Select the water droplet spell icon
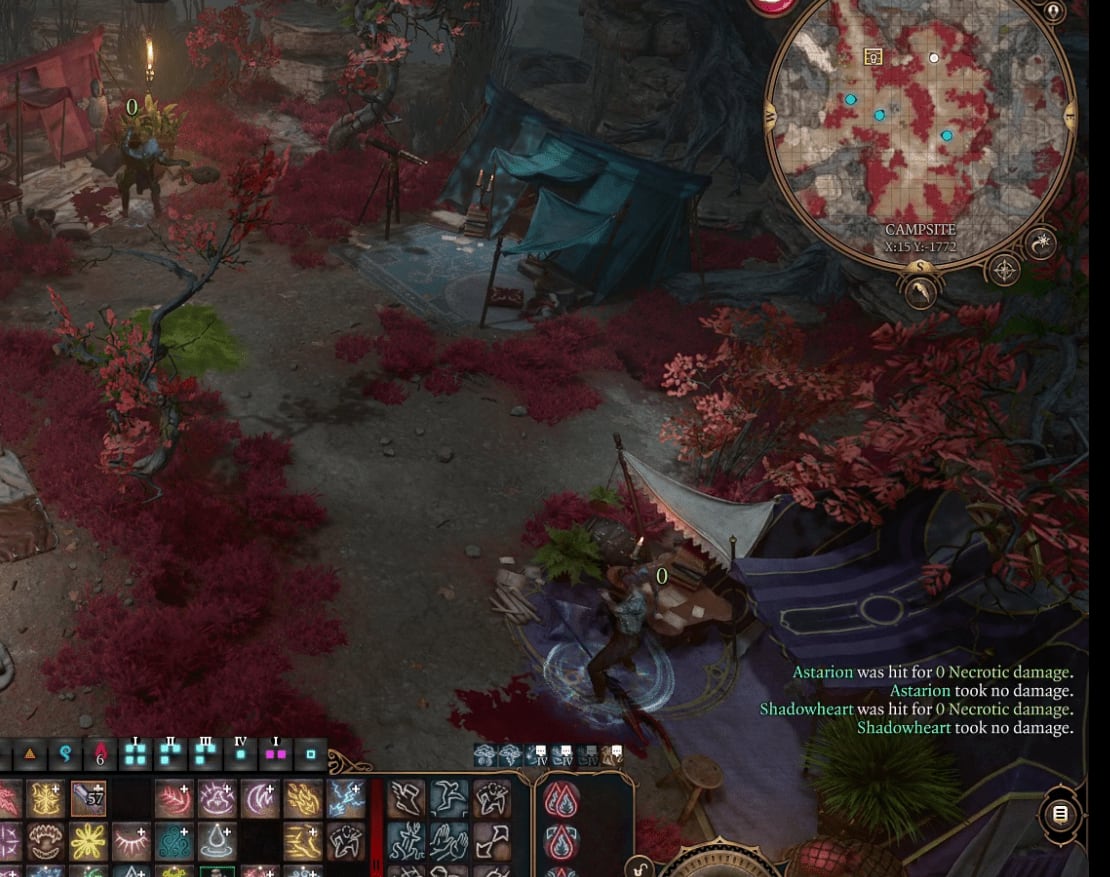 pos(216,840)
